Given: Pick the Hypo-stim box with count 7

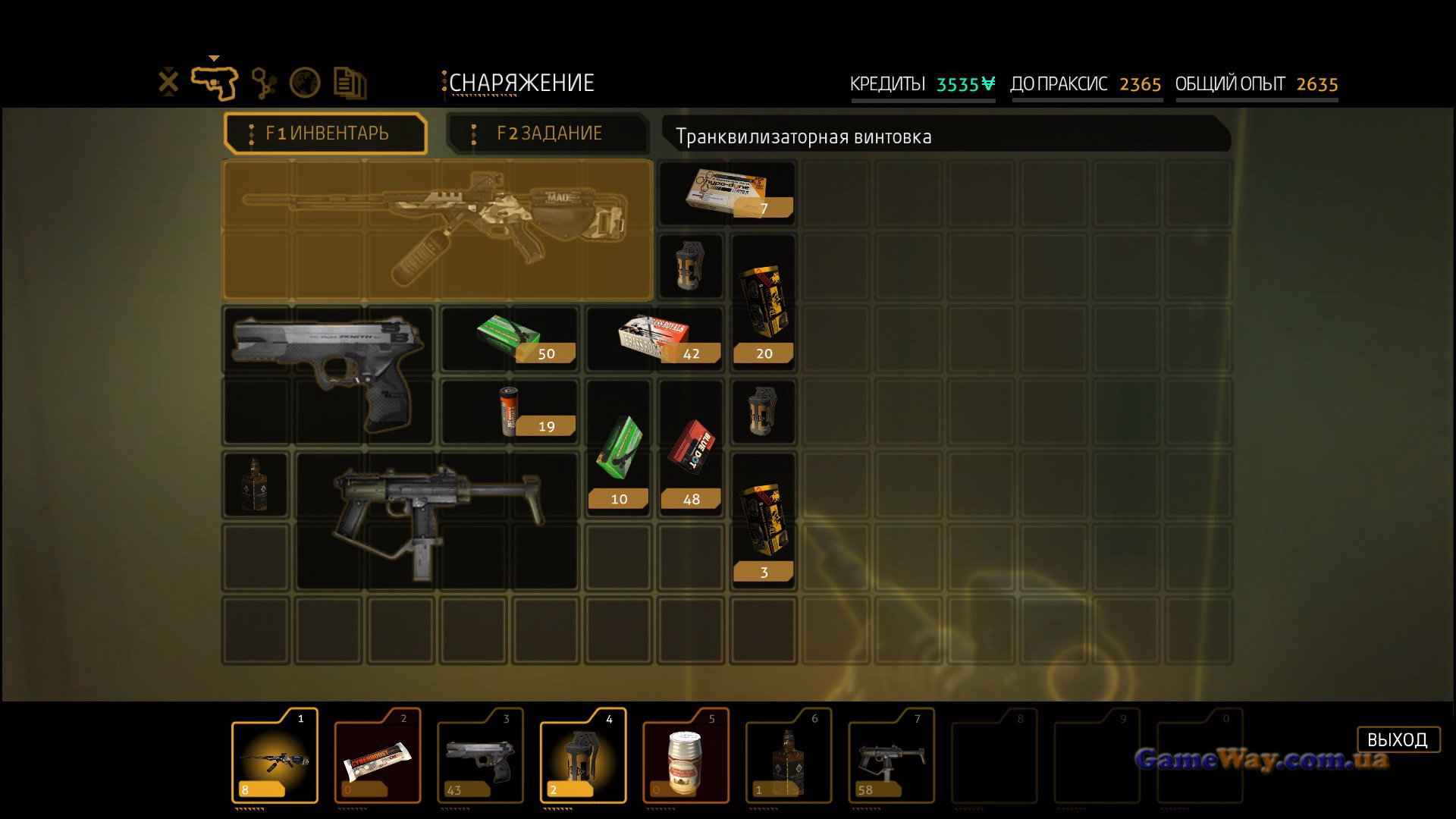Looking at the screenshot, I should click(726, 193).
